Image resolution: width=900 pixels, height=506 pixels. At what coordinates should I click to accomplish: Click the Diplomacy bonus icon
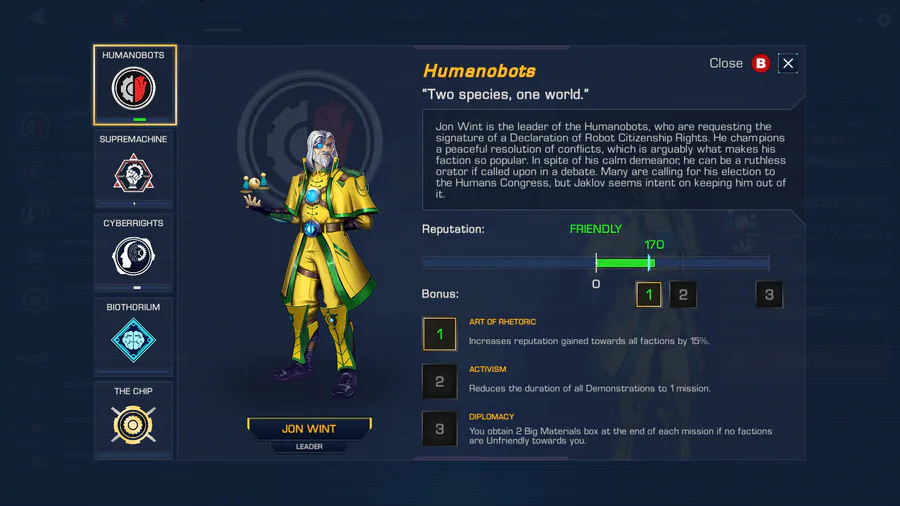point(440,428)
